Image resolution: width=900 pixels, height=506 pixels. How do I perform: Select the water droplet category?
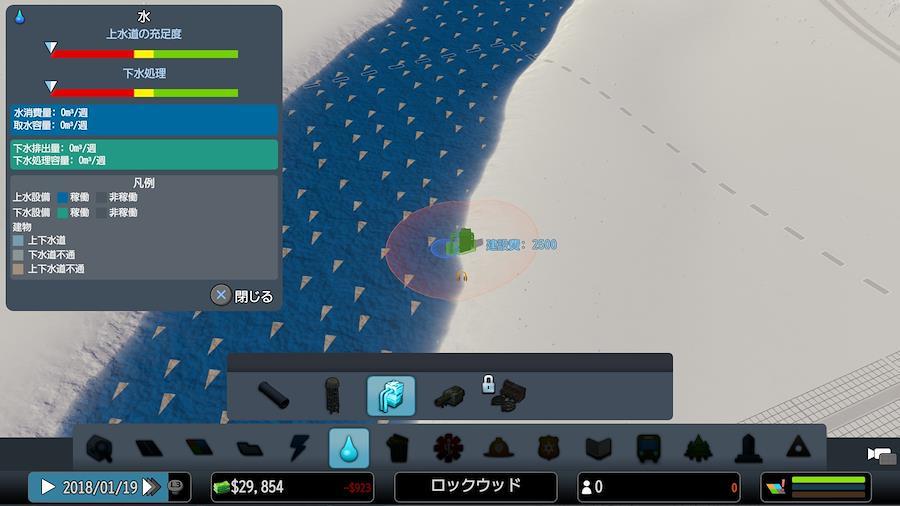(349, 448)
